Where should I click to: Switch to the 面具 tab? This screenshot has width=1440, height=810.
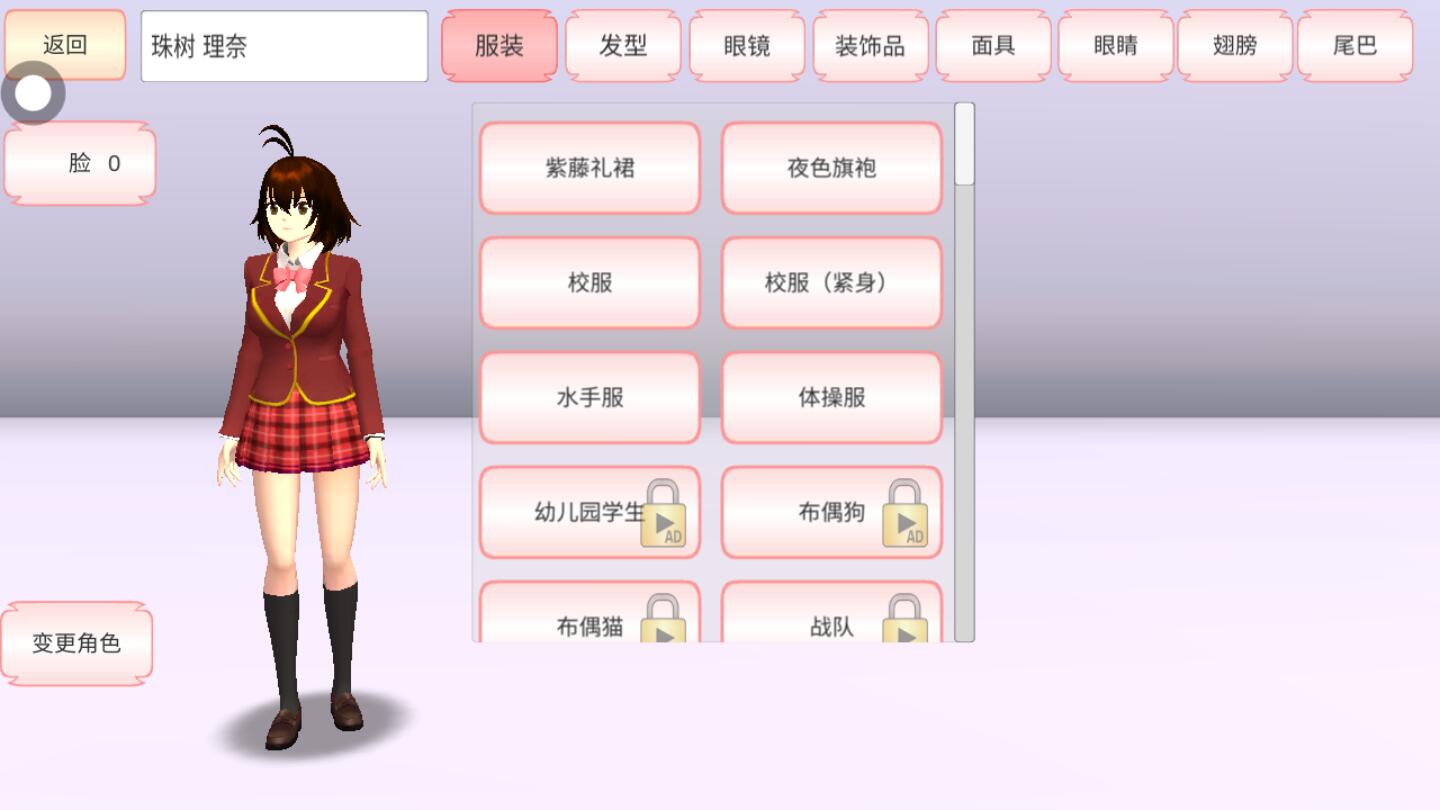(992, 44)
